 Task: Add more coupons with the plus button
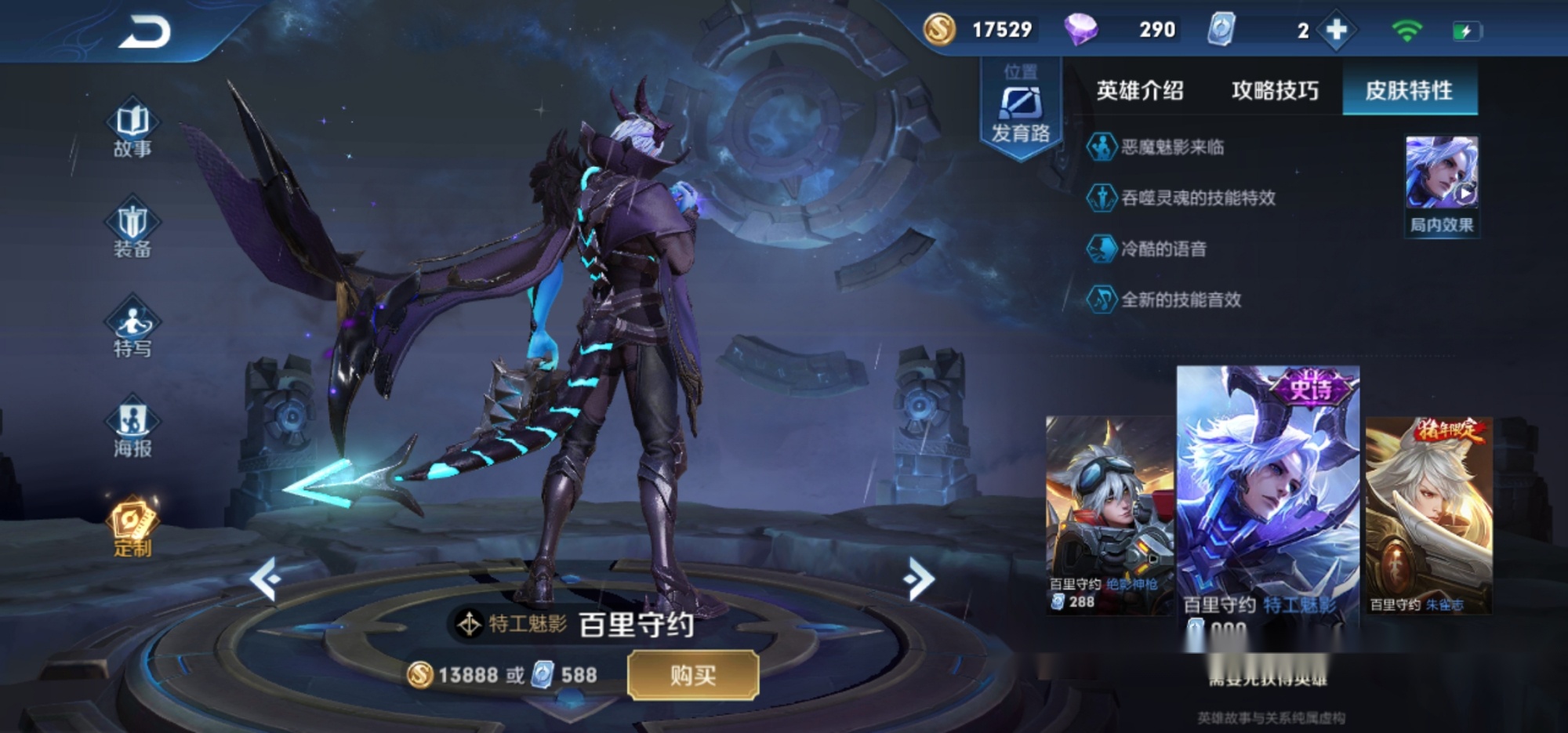tap(1337, 31)
